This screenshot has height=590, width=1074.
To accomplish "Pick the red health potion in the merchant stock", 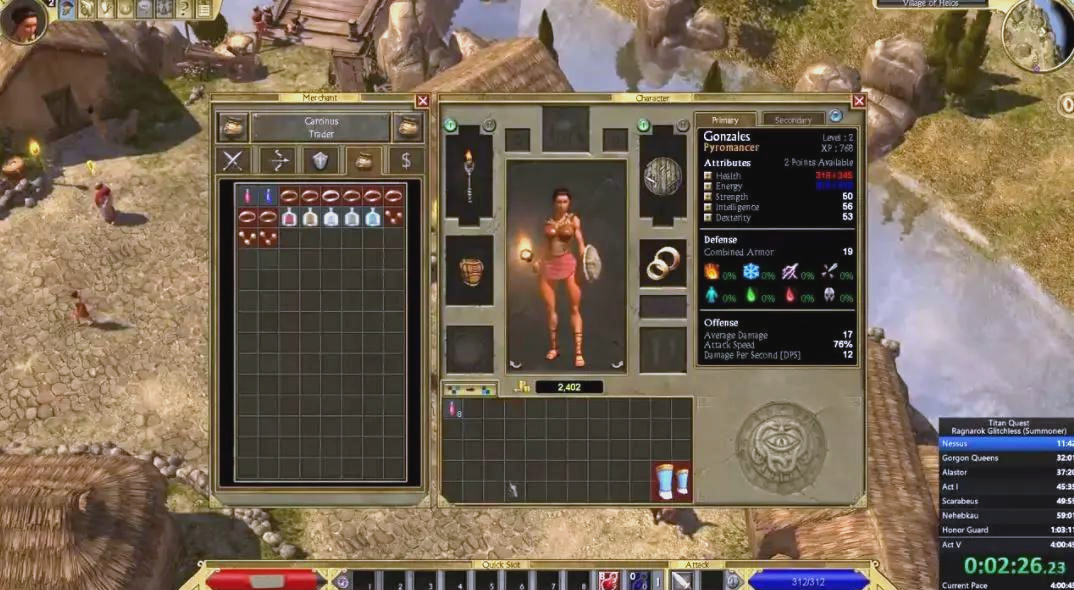I will 247,196.
